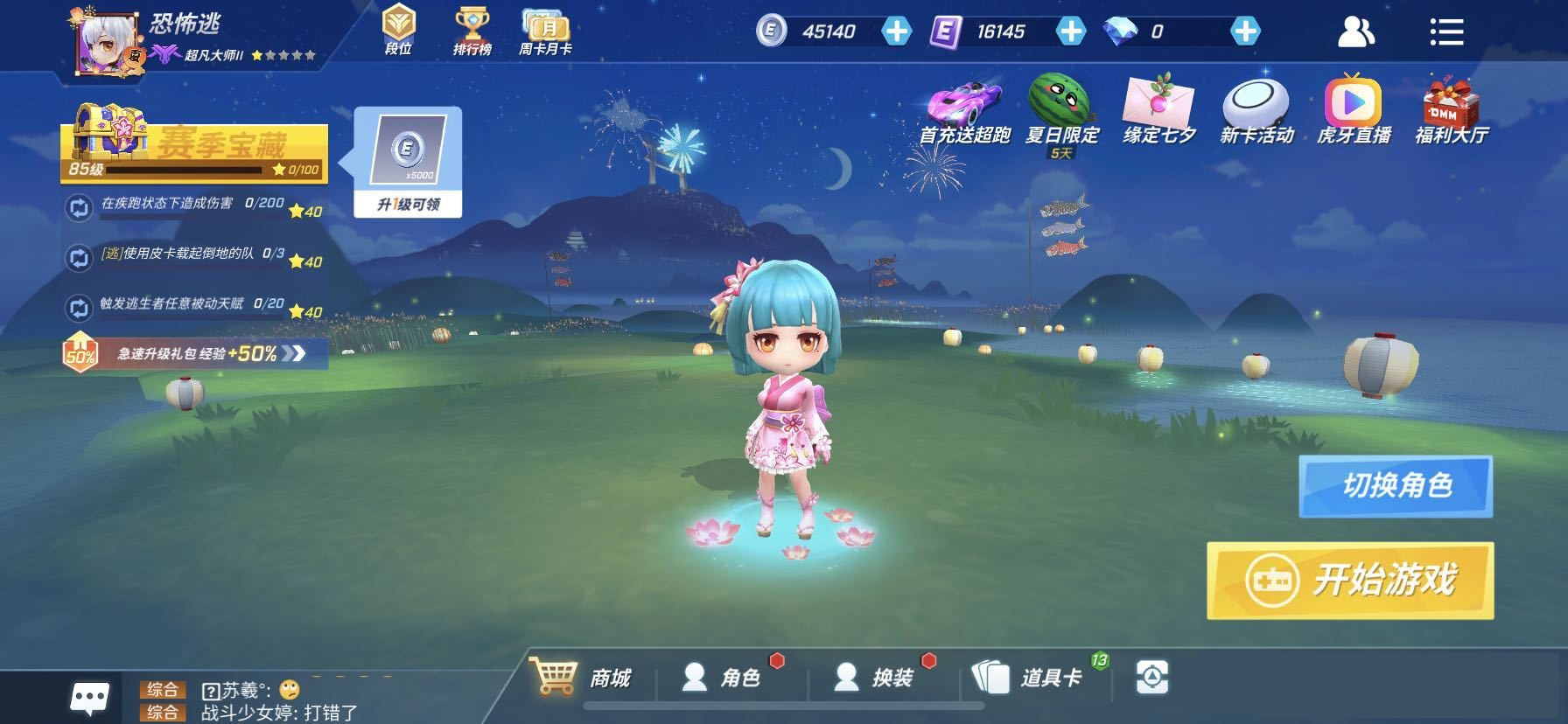Open the 换装 outfit menu

pyautogui.click(x=873, y=677)
